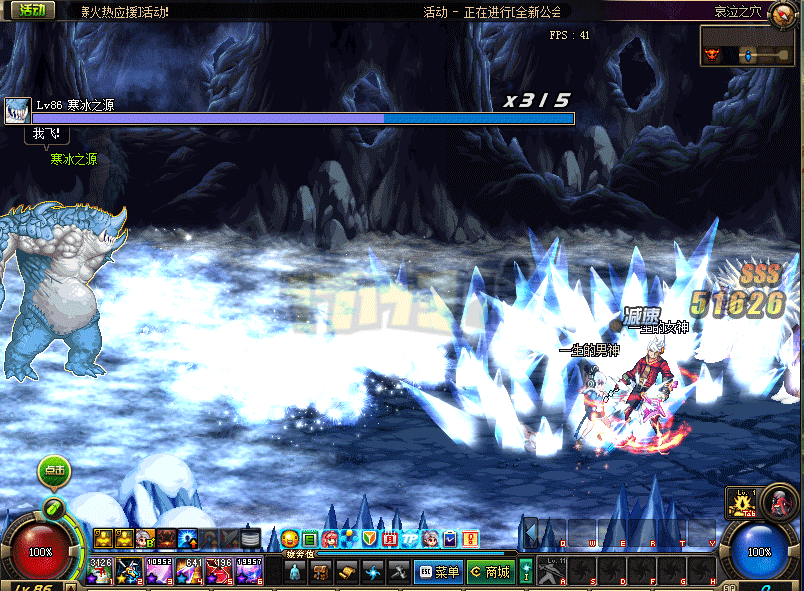Screen dimensions: 804x591
Task: Click the green 点击 round button
Action: coord(55,469)
